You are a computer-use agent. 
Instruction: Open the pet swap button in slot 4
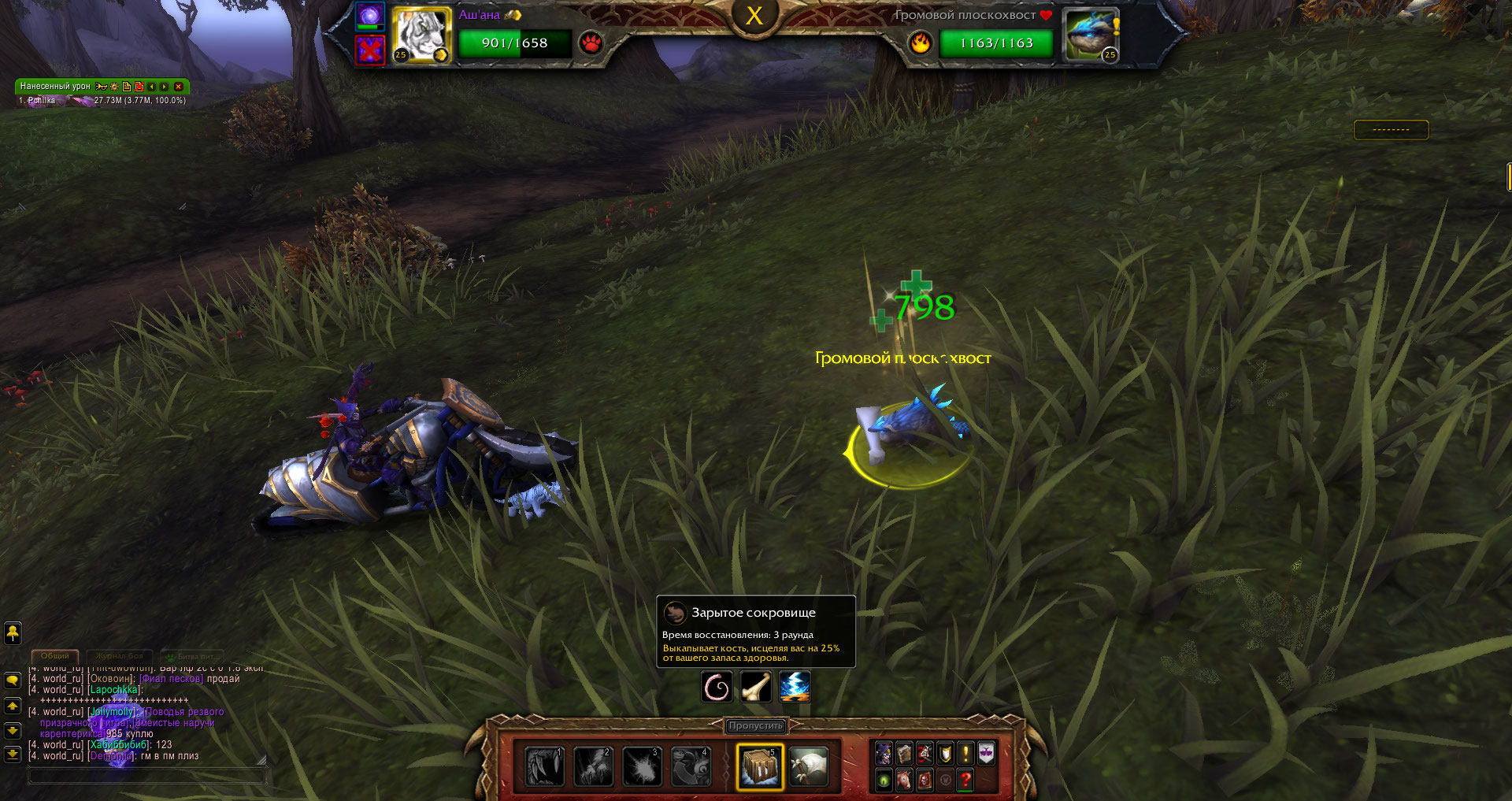point(691,766)
